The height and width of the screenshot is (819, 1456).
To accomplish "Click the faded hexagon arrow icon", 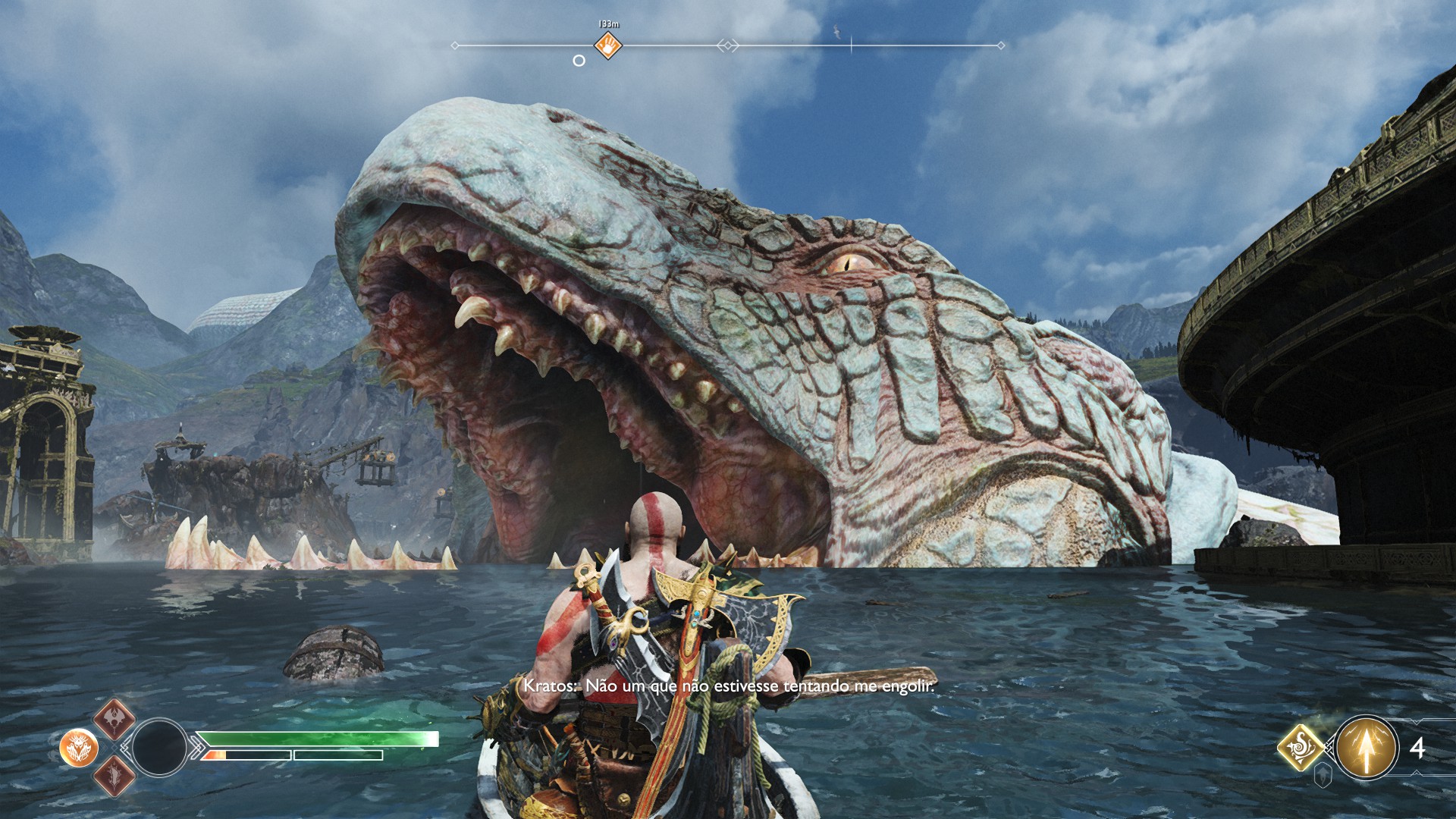I will click(x=1323, y=775).
